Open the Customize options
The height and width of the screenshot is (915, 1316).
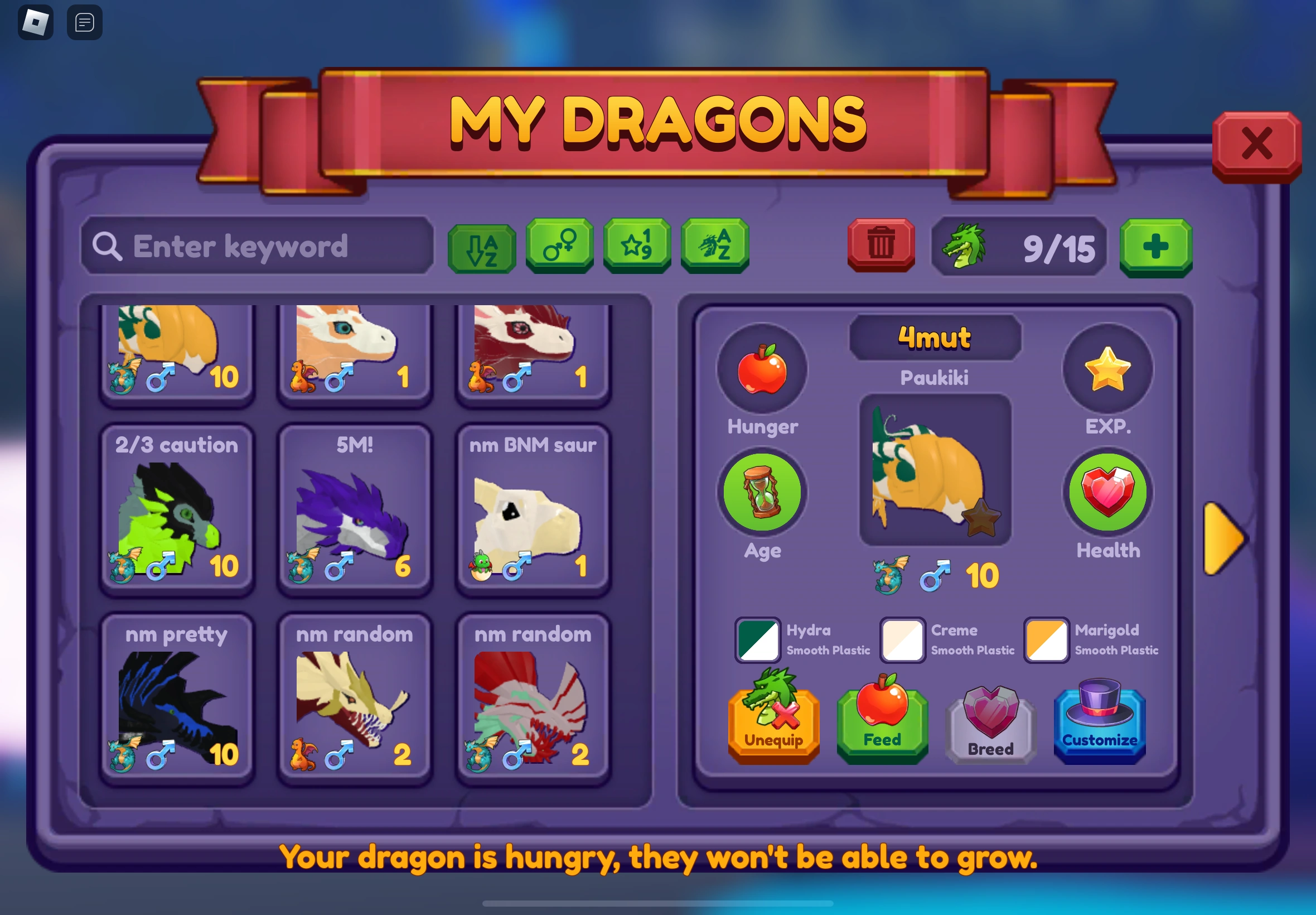coord(1100,724)
